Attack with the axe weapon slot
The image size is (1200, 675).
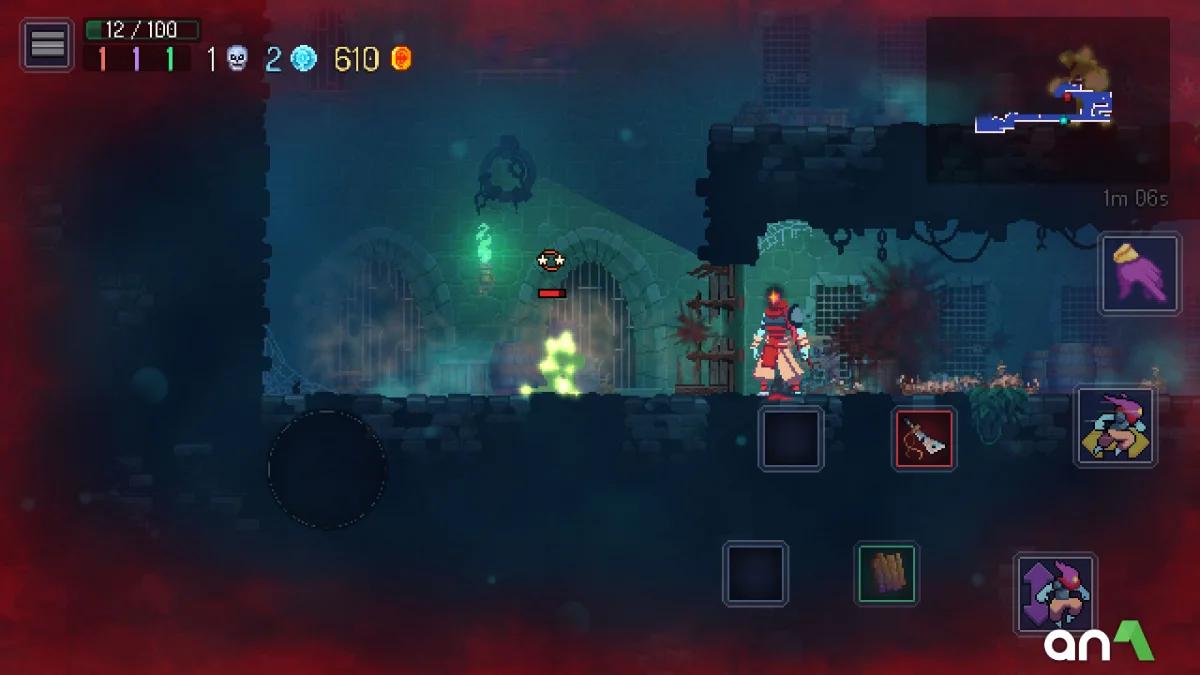(x=924, y=439)
